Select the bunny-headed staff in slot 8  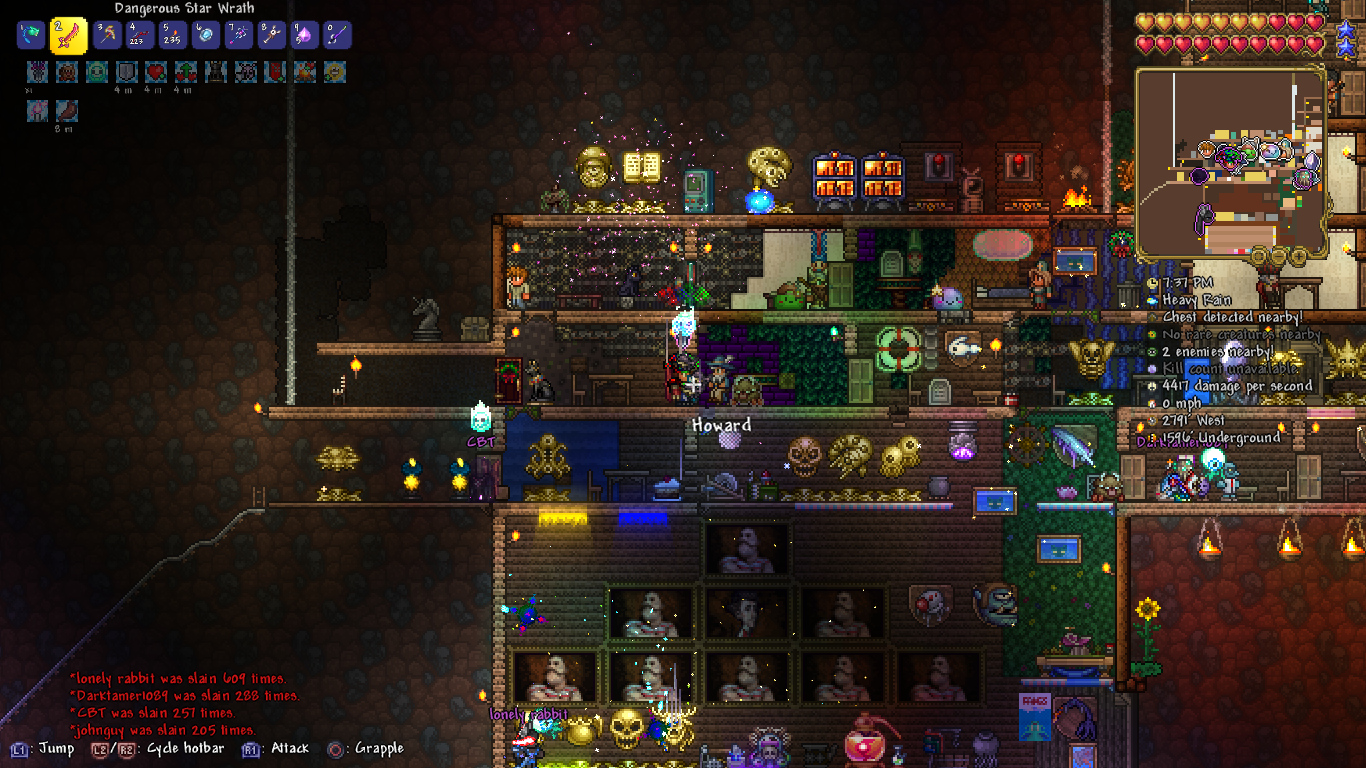coord(271,36)
